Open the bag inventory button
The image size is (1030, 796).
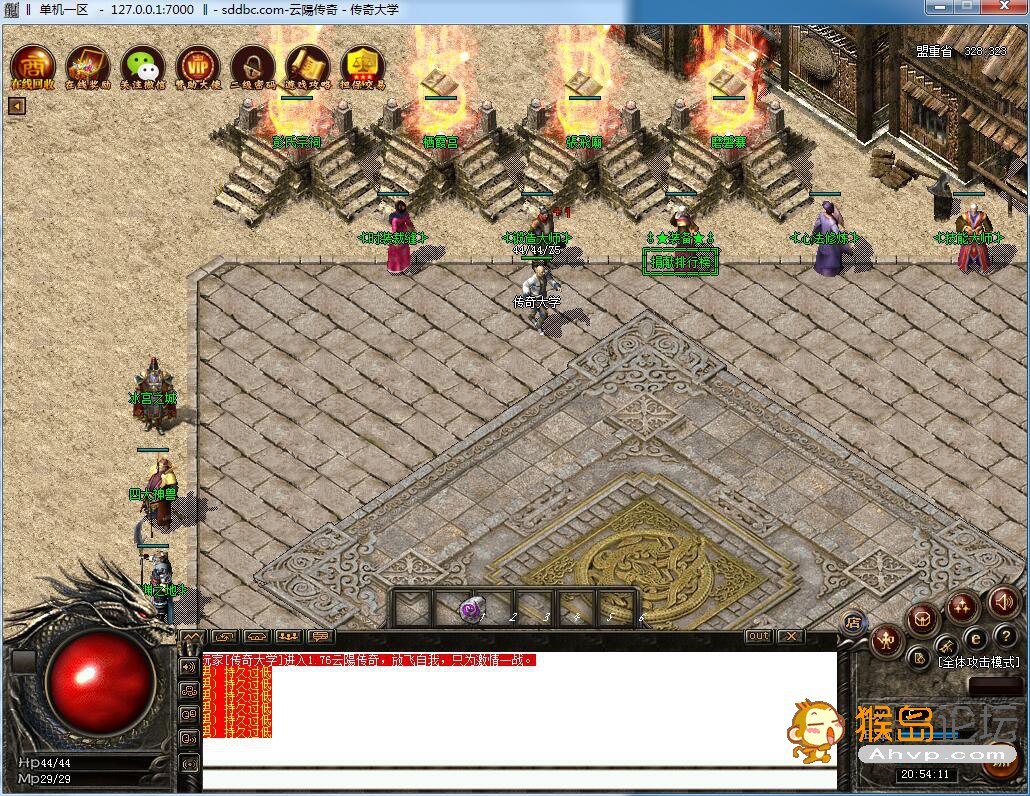click(x=921, y=620)
